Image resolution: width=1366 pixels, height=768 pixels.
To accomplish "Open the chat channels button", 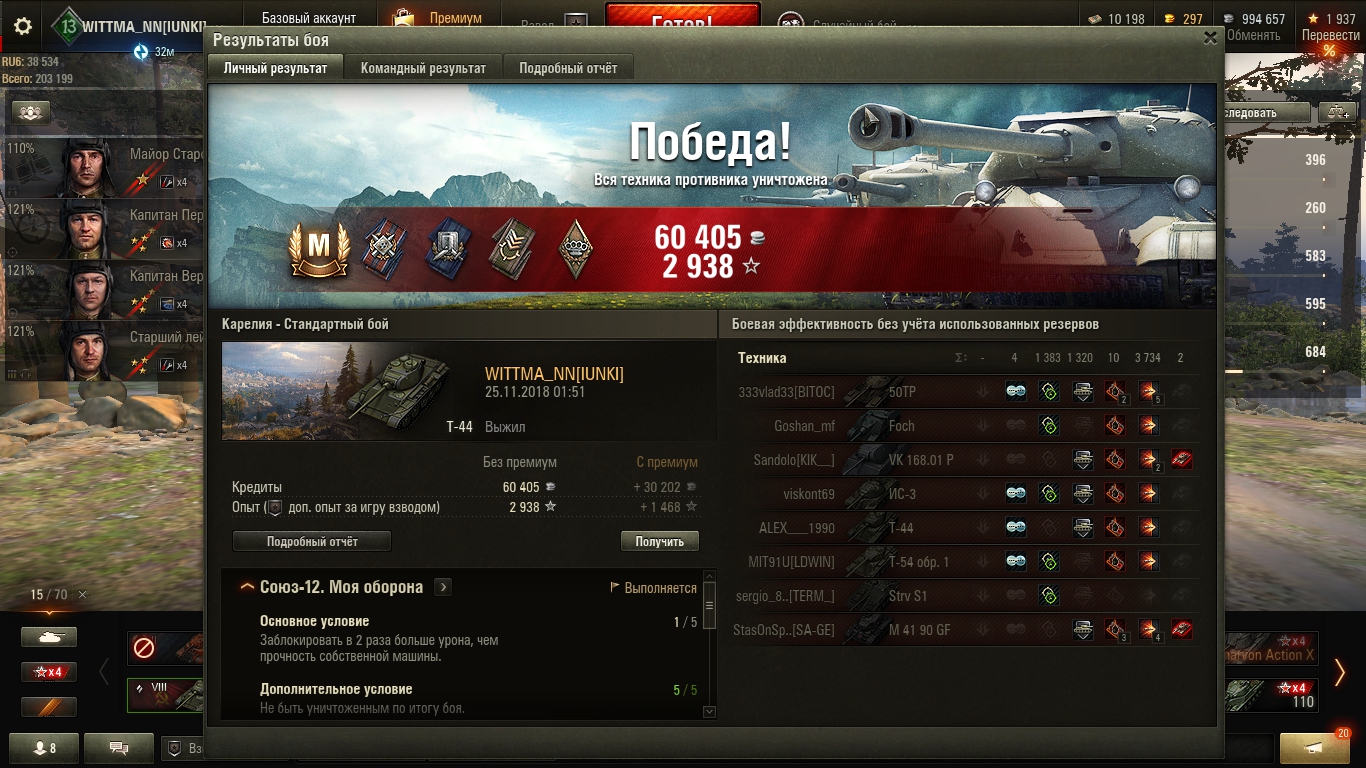I will click(118, 747).
